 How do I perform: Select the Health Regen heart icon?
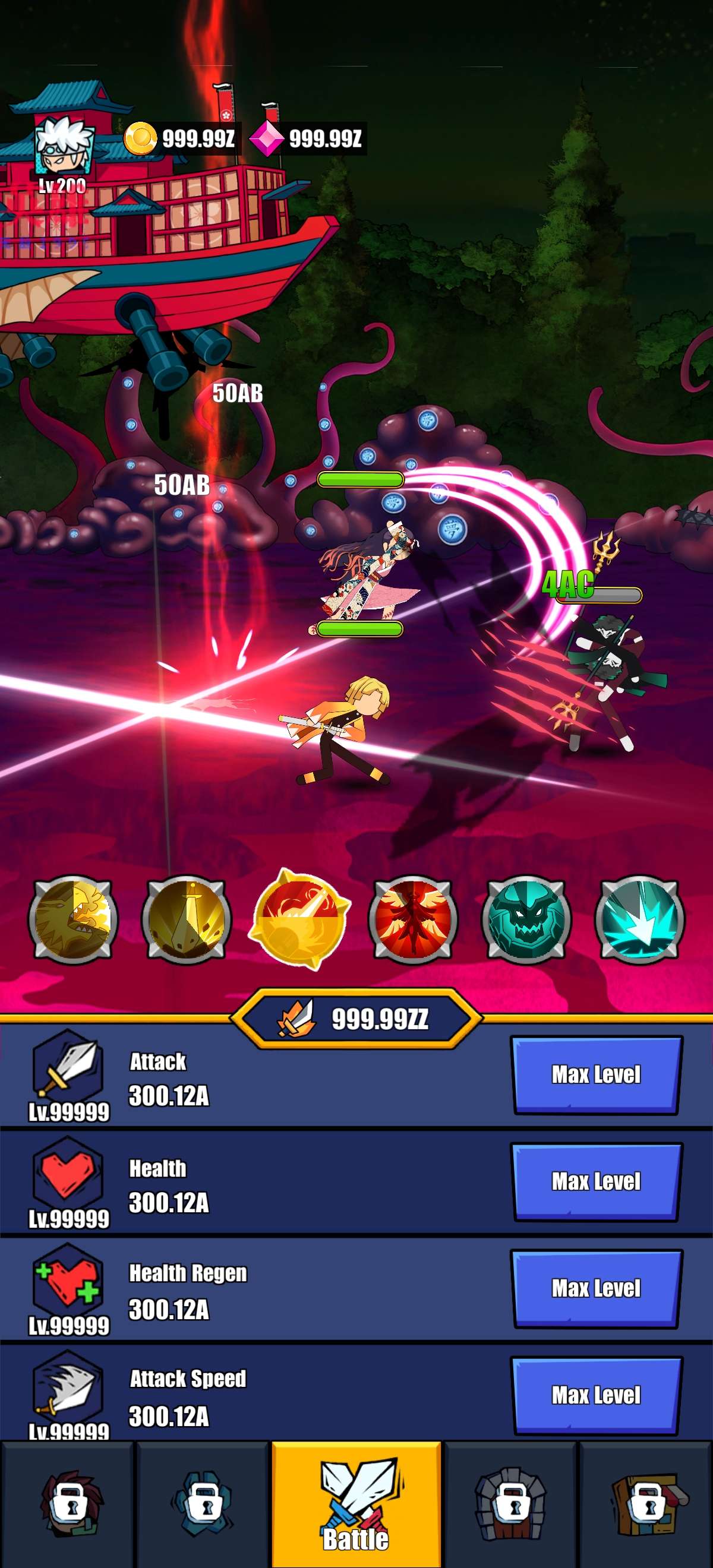pyautogui.click(x=68, y=1278)
